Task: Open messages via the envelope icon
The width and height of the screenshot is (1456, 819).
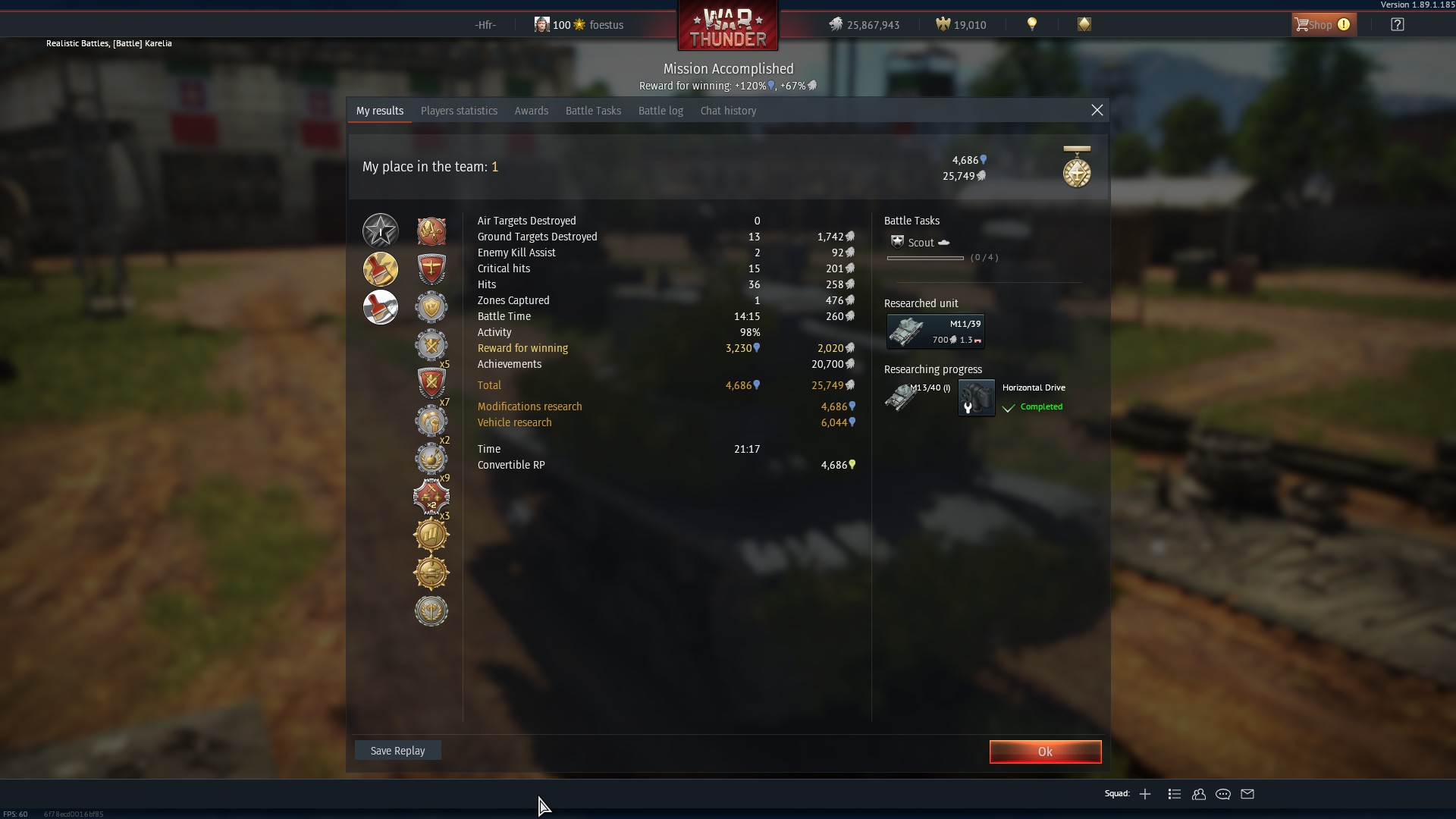Action: tap(1247, 794)
